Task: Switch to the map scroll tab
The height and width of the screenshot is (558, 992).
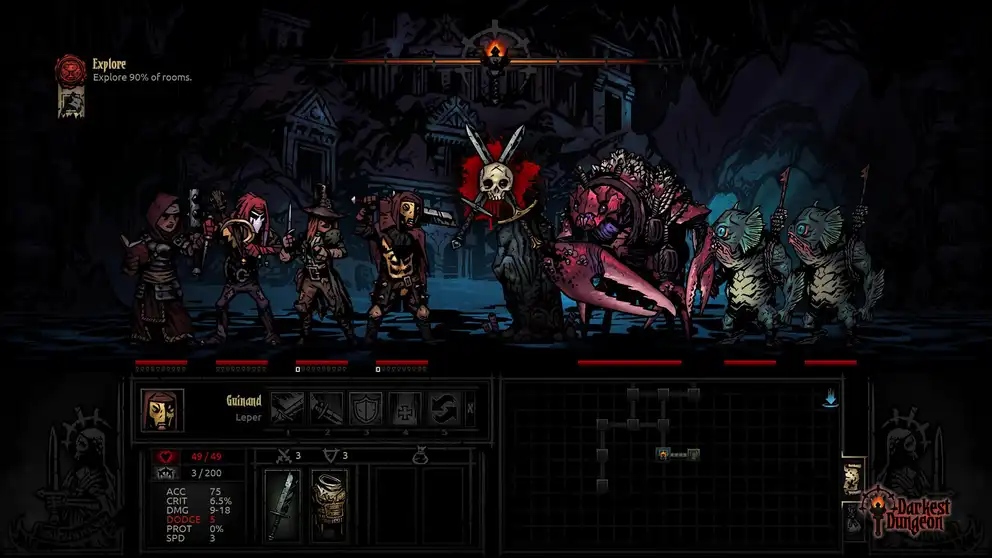Action: click(853, 477)
